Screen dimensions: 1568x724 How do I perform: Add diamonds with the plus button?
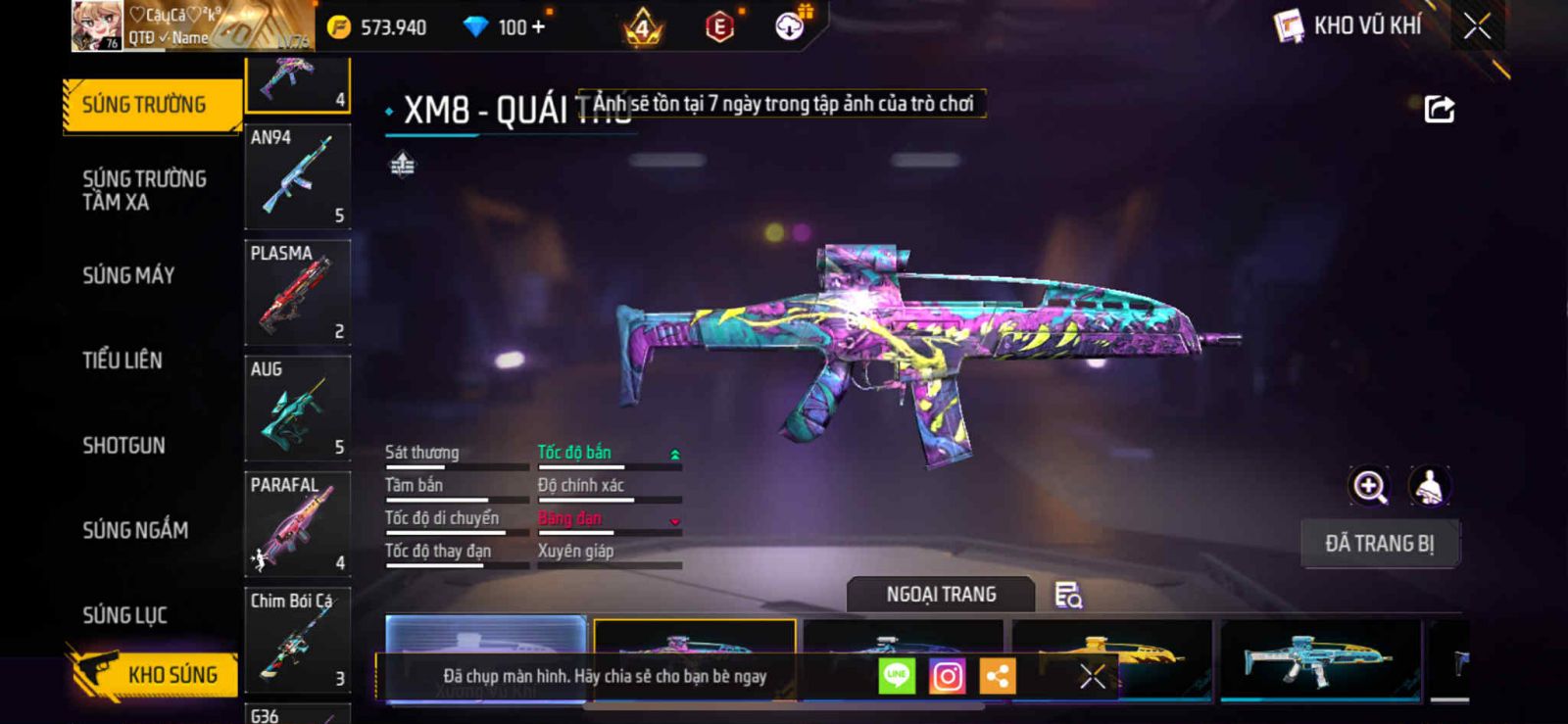click(x=536, y=27)
